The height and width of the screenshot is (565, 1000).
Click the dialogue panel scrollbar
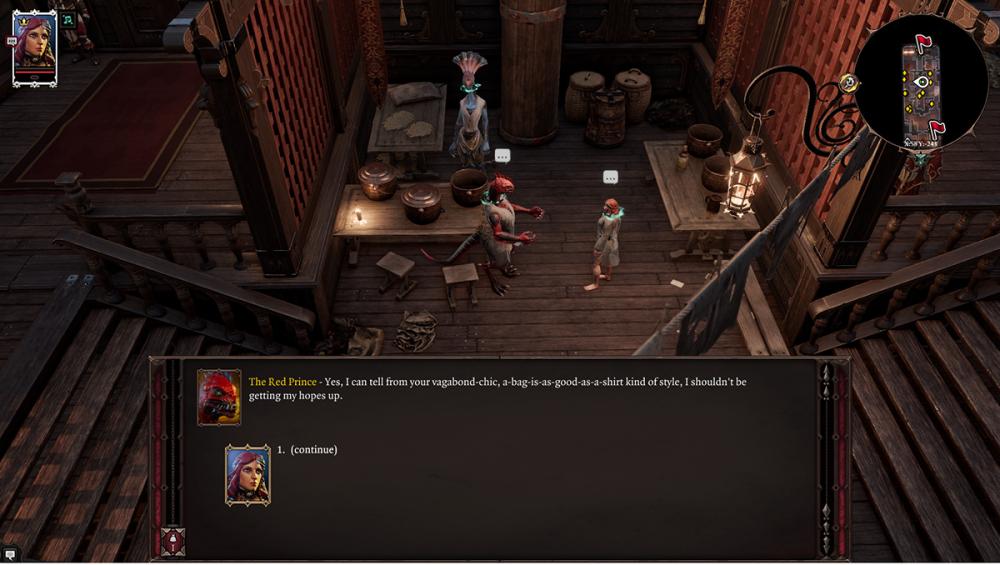tap(826, 450)
